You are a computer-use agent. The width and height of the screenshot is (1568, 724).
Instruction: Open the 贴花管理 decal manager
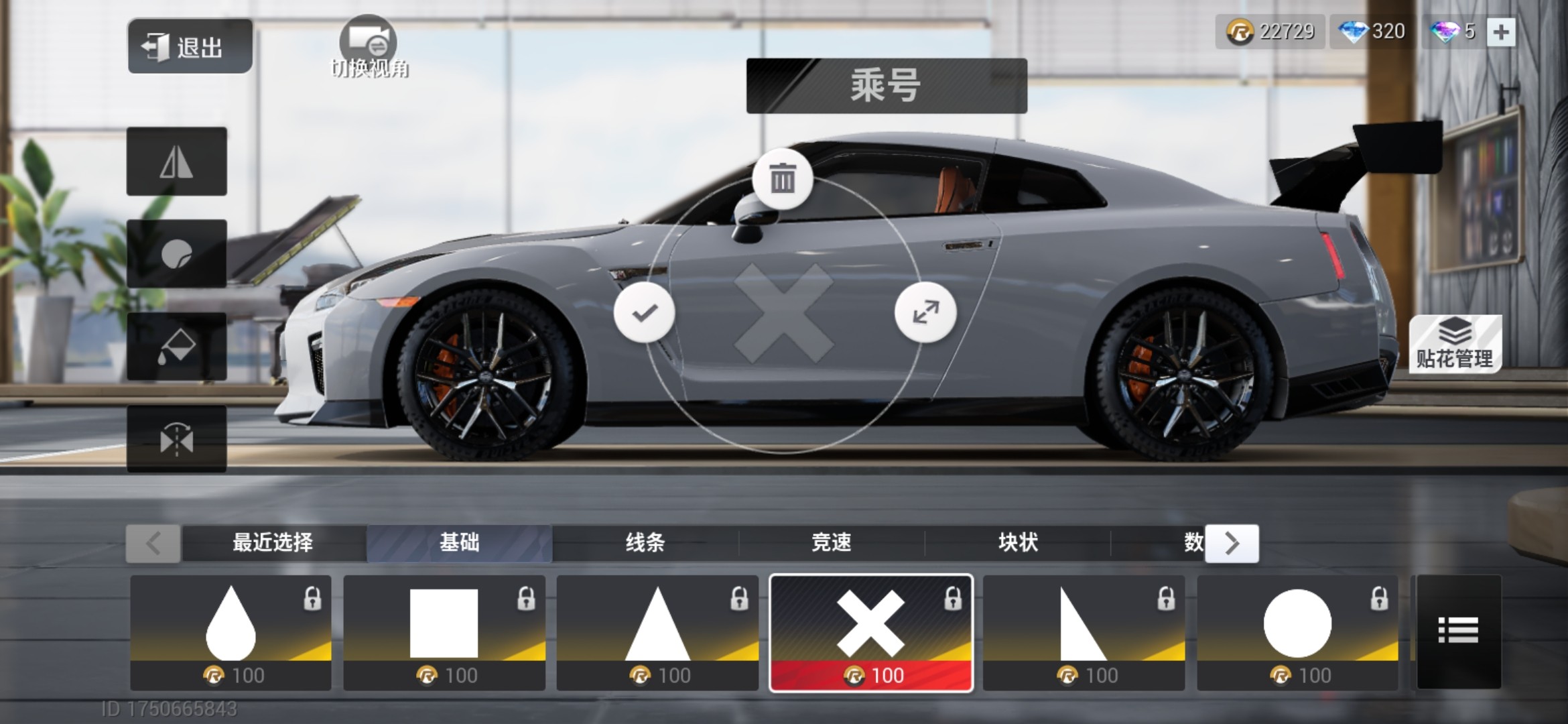(x=1455, y=344)
